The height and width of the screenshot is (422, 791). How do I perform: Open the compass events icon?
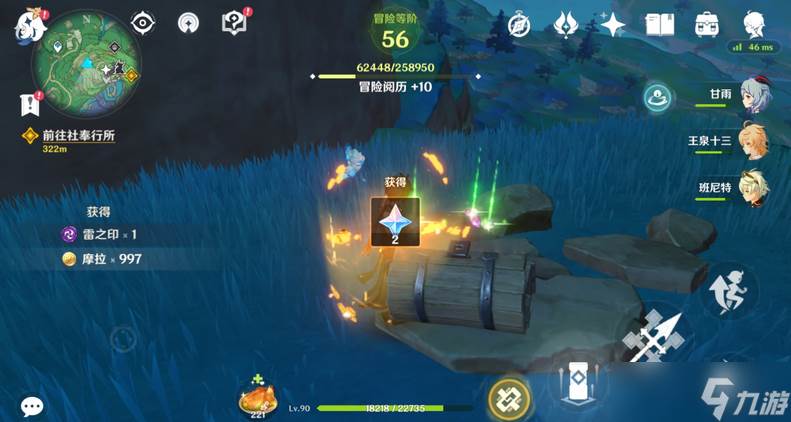[518, 24]
